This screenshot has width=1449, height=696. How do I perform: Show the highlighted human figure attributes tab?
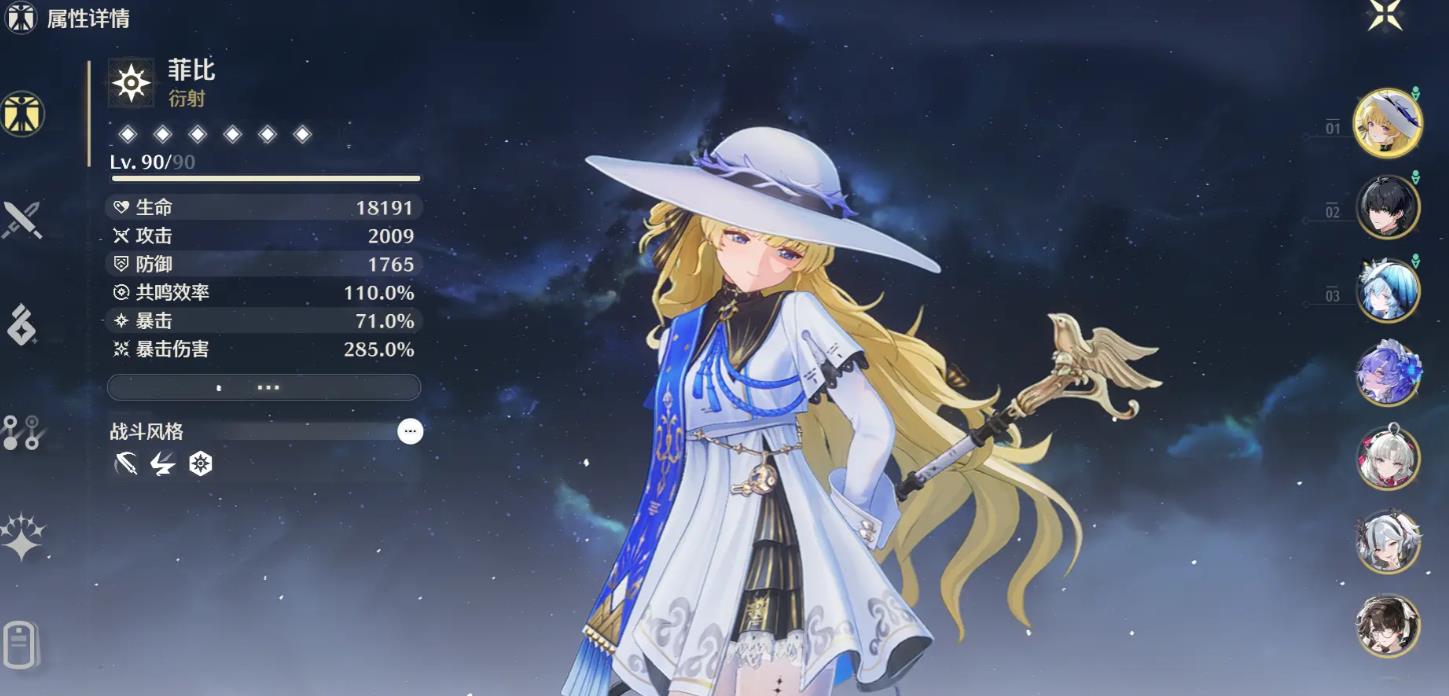coord(21,113)
